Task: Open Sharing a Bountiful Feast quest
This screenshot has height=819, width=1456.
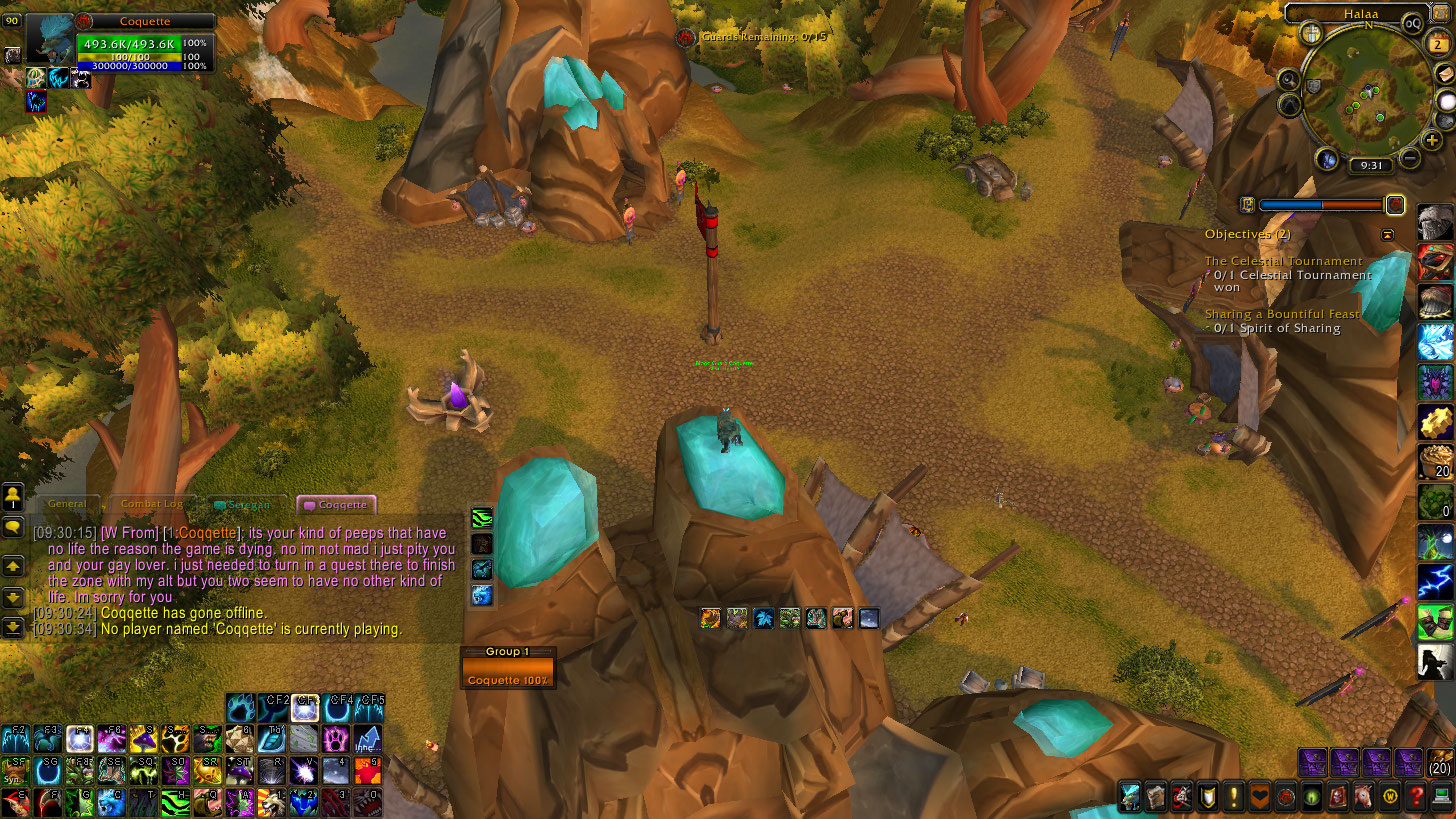Action: [1282, 314]
